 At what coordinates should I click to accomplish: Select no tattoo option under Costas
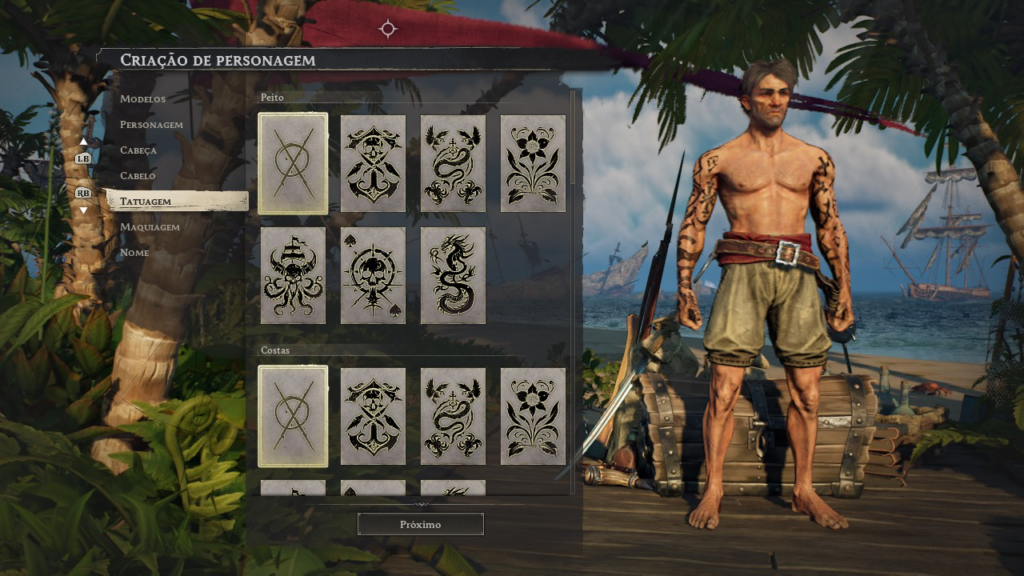[x=293, y=416]
